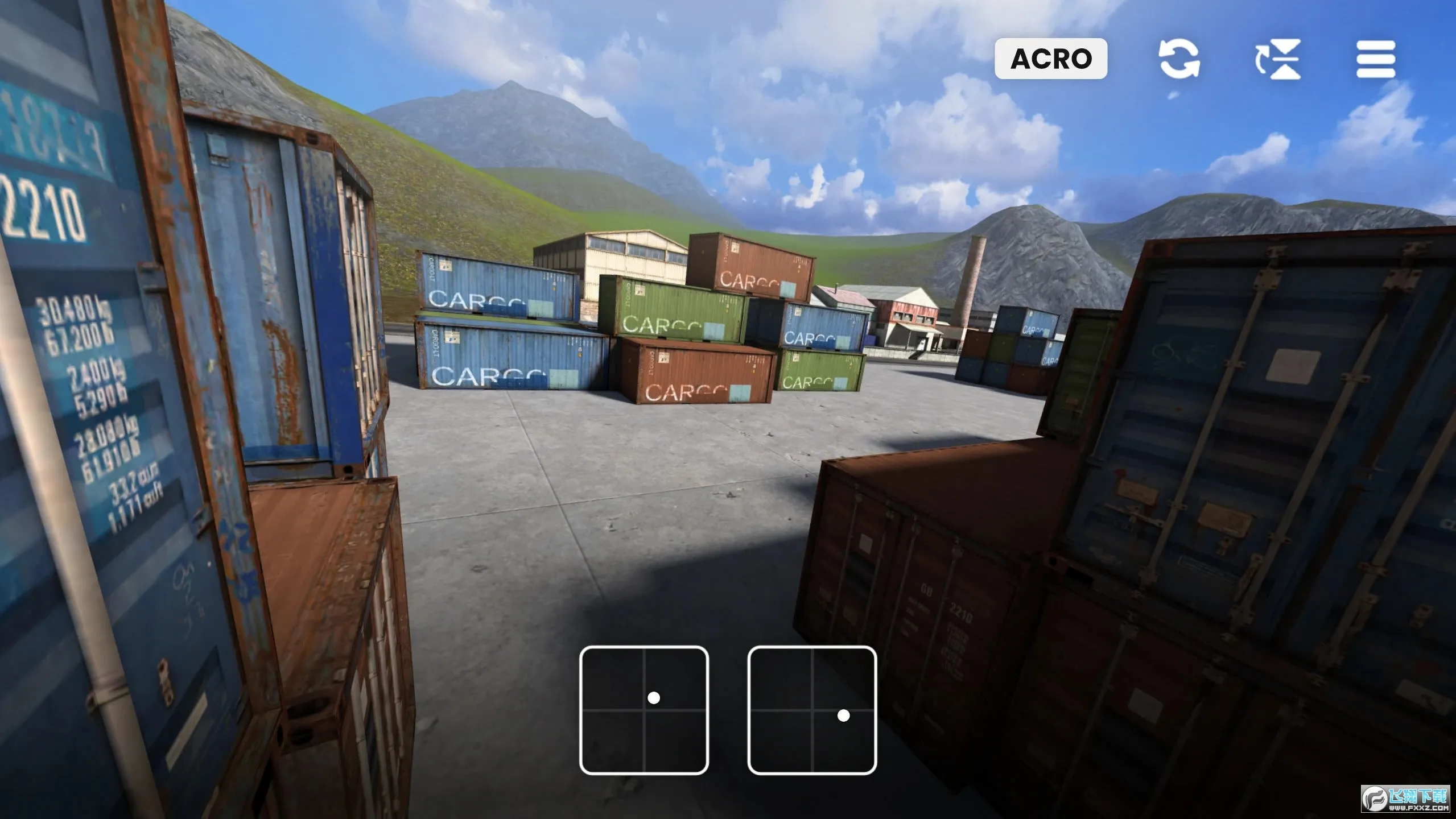This screenshot has width=1456, height=819.
Task: Click the circular arrows reset icon
Action: (x=1179, y=59)
